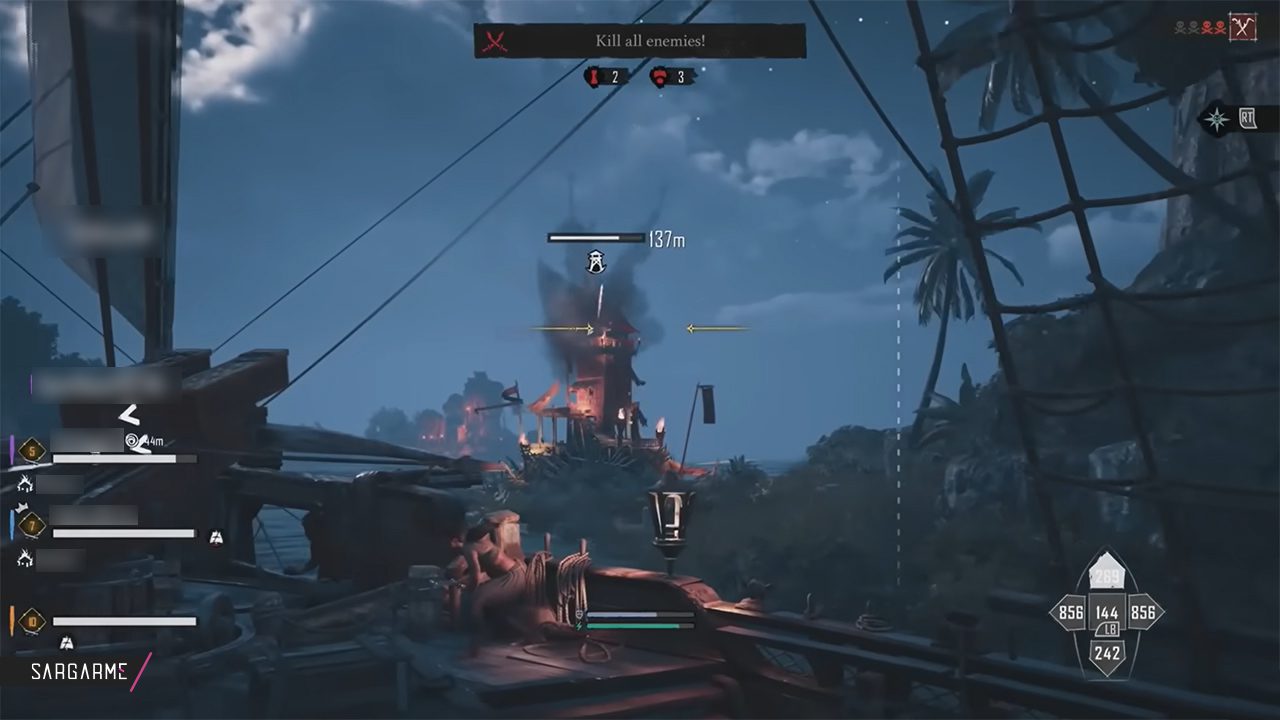Click the red tower enemy counter
1280x720 pixels.
[605, 77]
